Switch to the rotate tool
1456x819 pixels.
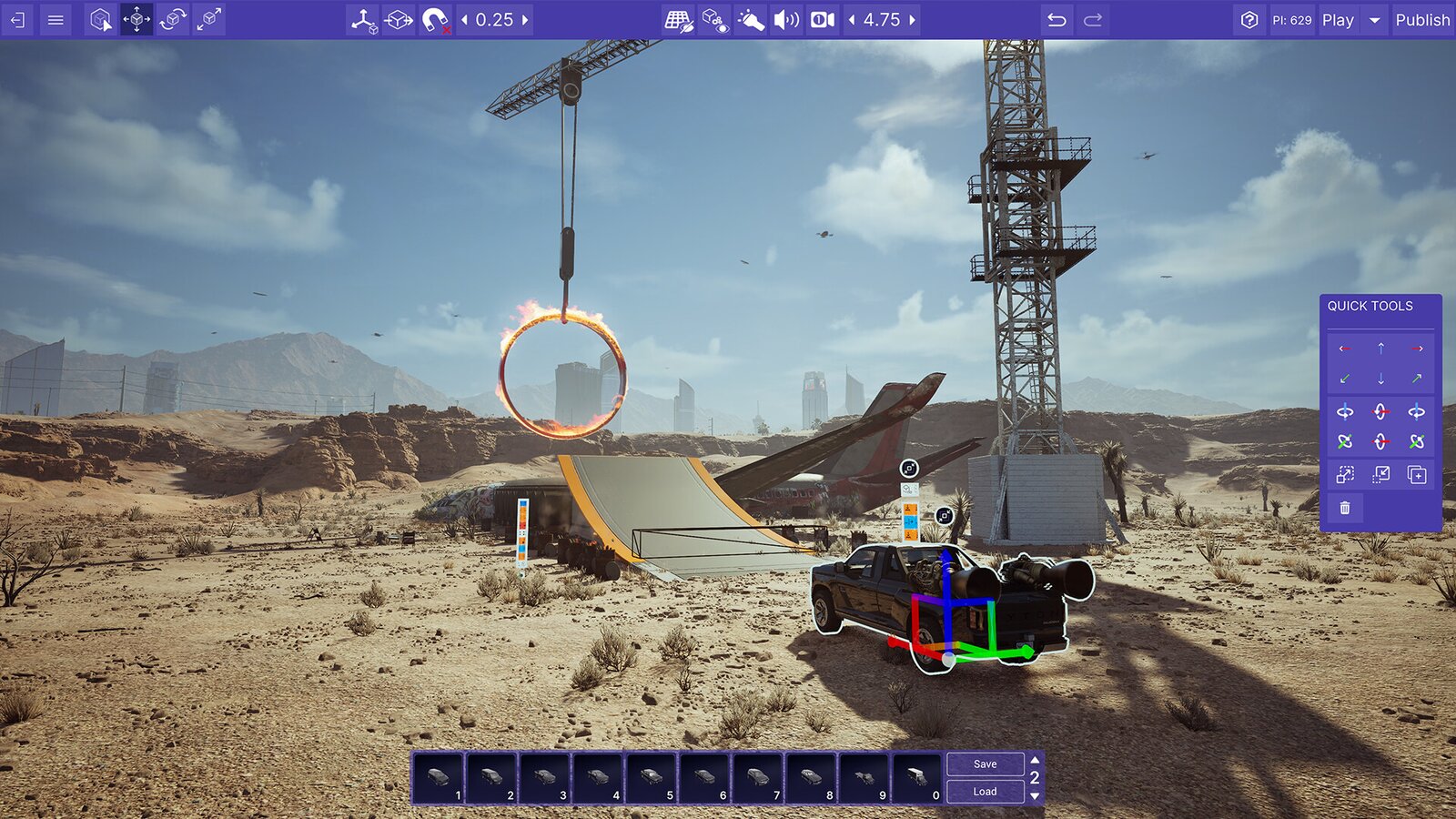pyautogui.click(x=172, y=19)
